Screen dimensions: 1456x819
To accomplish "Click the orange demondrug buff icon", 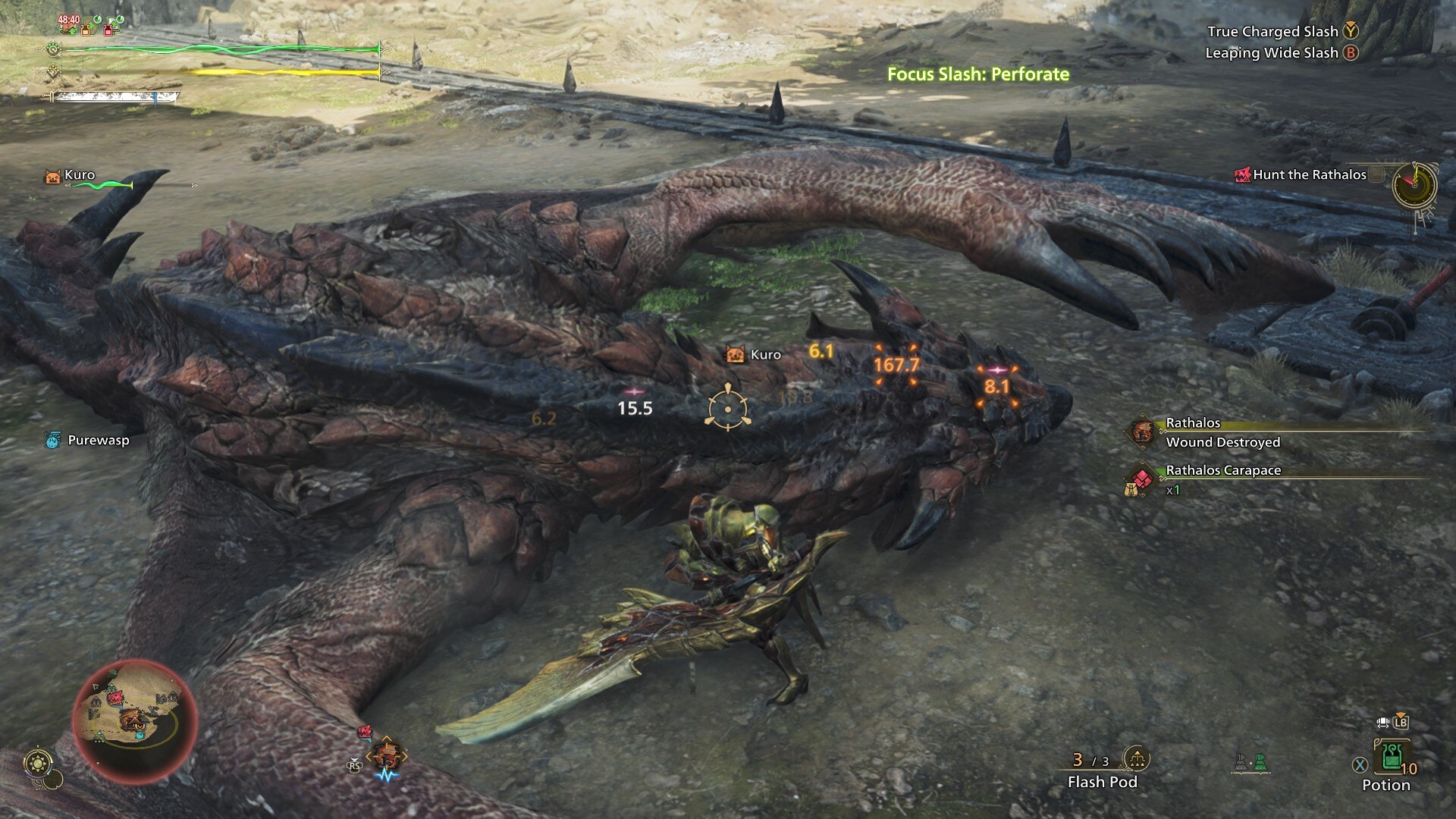I will [x=89, y=28].
